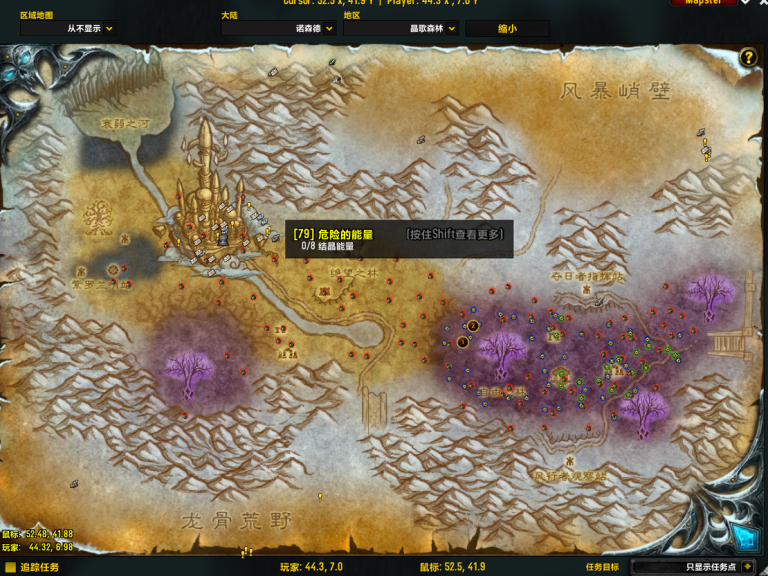The width and height of the screenshot is (768, 576).
Task: Select quest marker number 1 on the map
Action: point(462,342)
